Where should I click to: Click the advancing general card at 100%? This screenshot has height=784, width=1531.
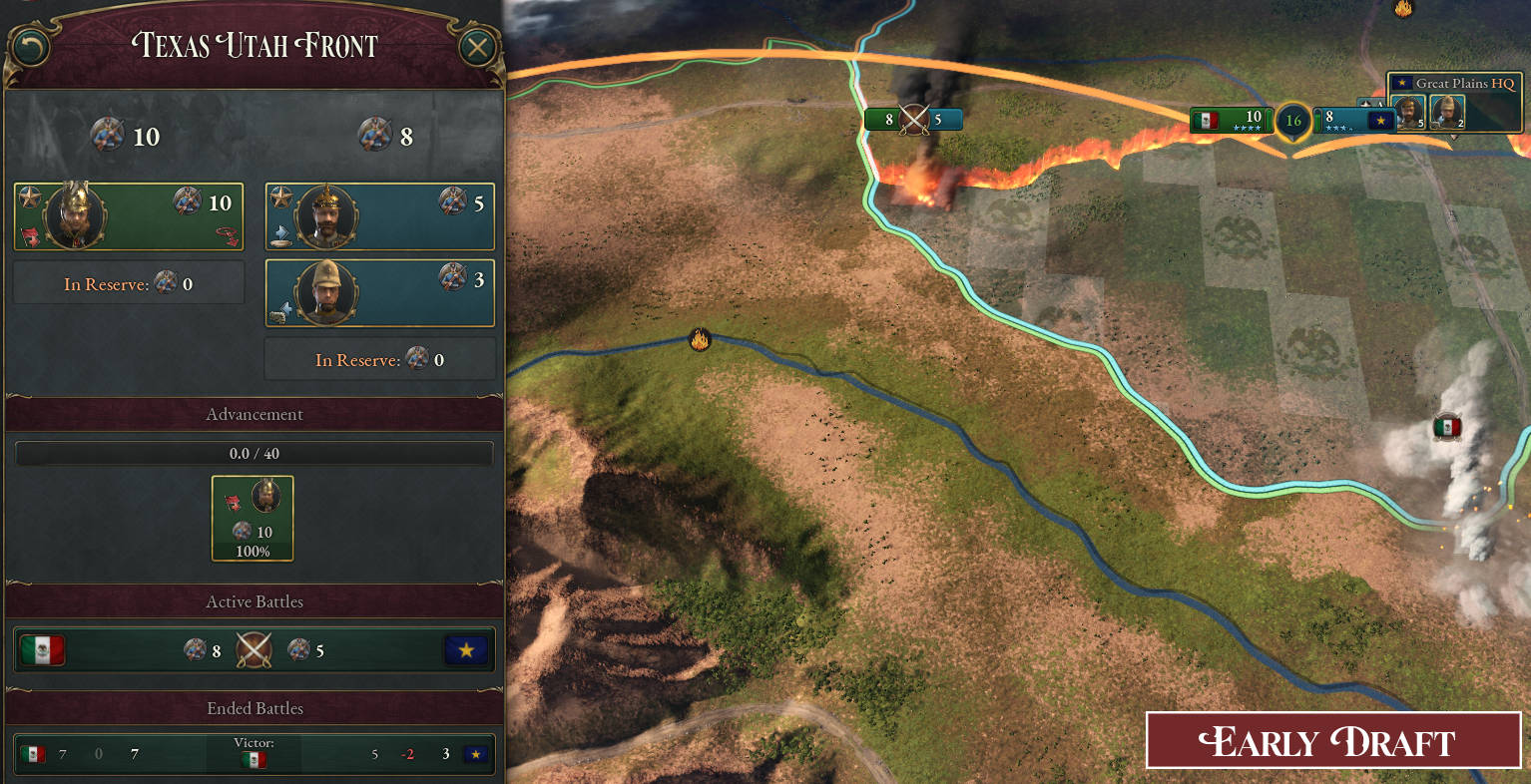pyautogui.click(x=253, y=518)
